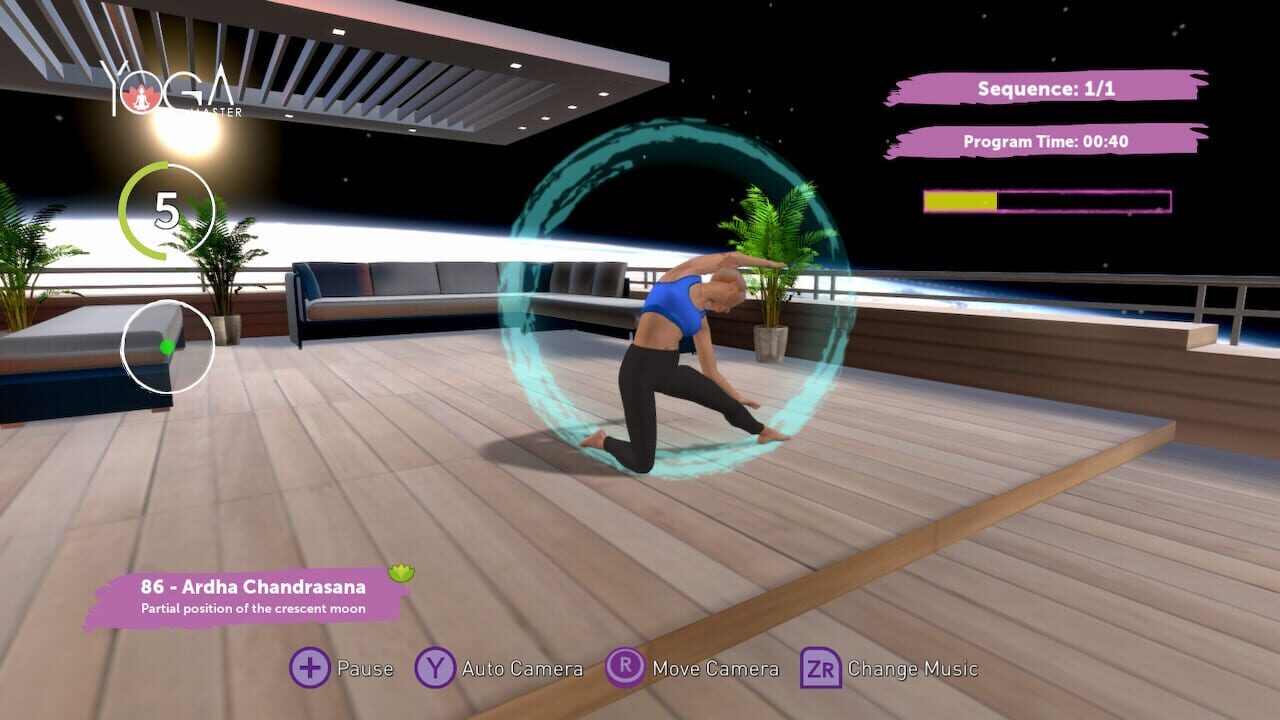The image size is (1280, 720).
Task: Click the Program Time 00:40 label
Action: click(1044, 141)
